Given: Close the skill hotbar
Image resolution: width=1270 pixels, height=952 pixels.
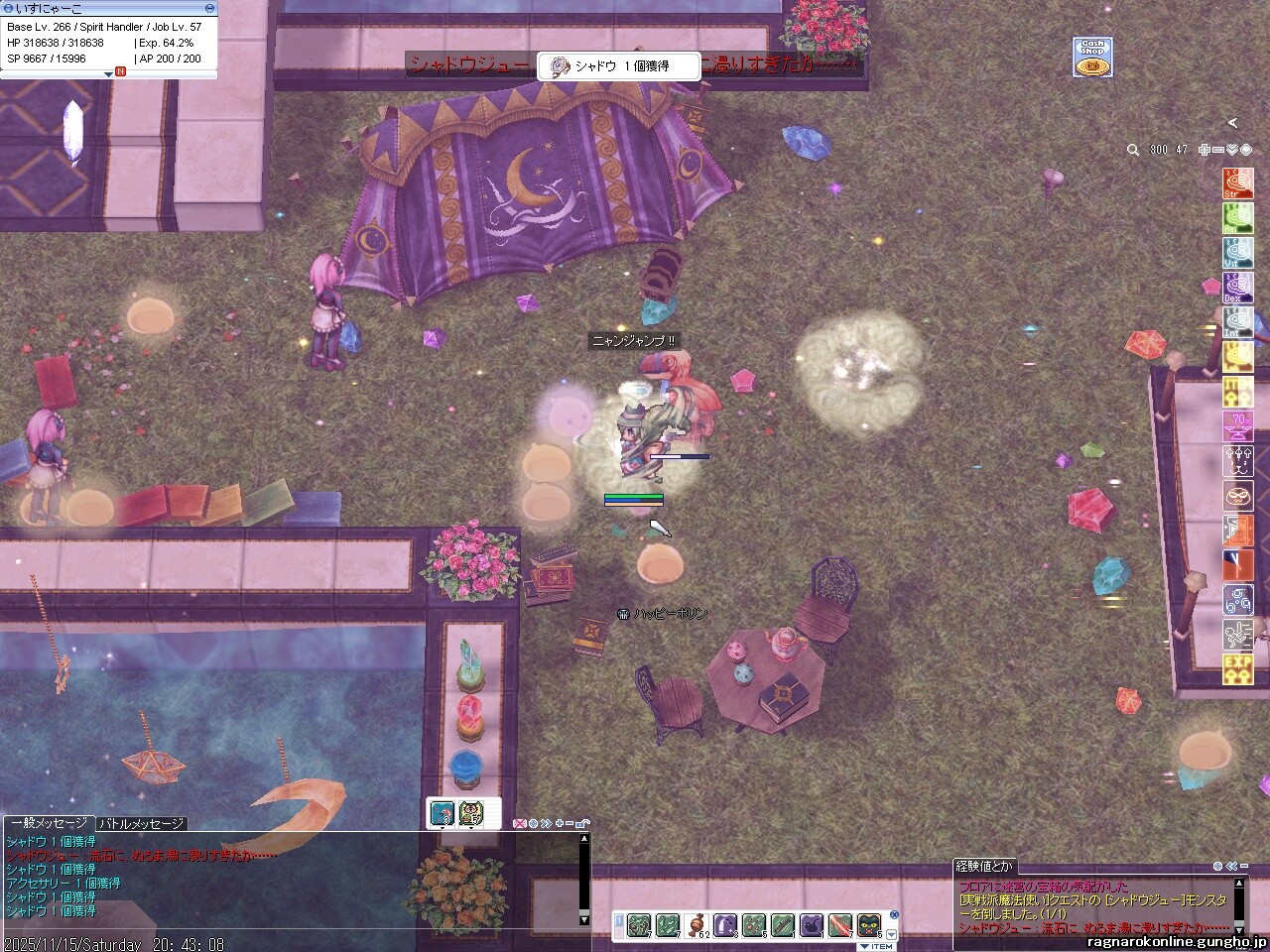Looking at the screenshot, I should 894,914.
